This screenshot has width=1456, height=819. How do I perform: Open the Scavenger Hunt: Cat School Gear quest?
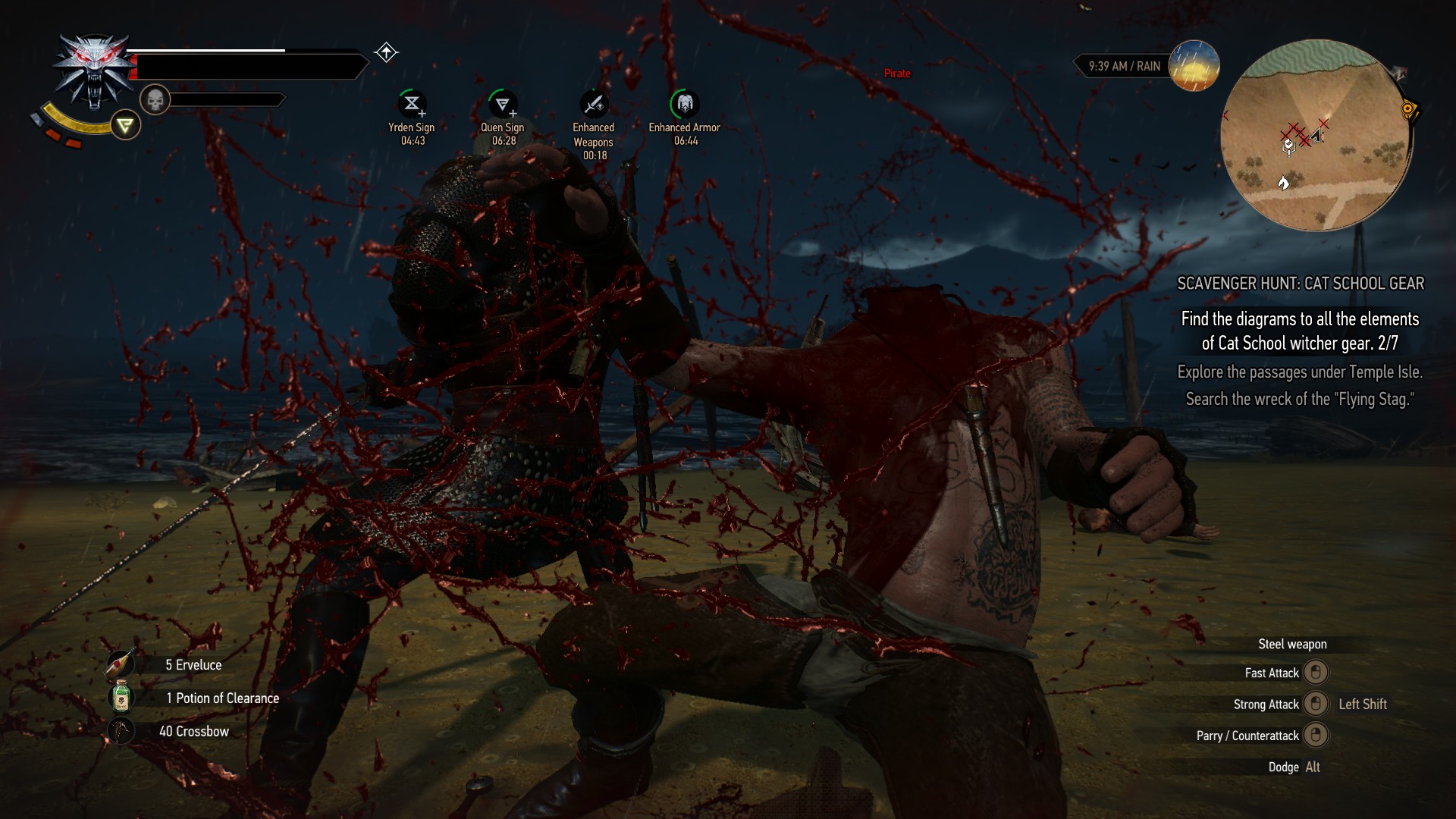pyautogui.click(x=1300, y=284)
